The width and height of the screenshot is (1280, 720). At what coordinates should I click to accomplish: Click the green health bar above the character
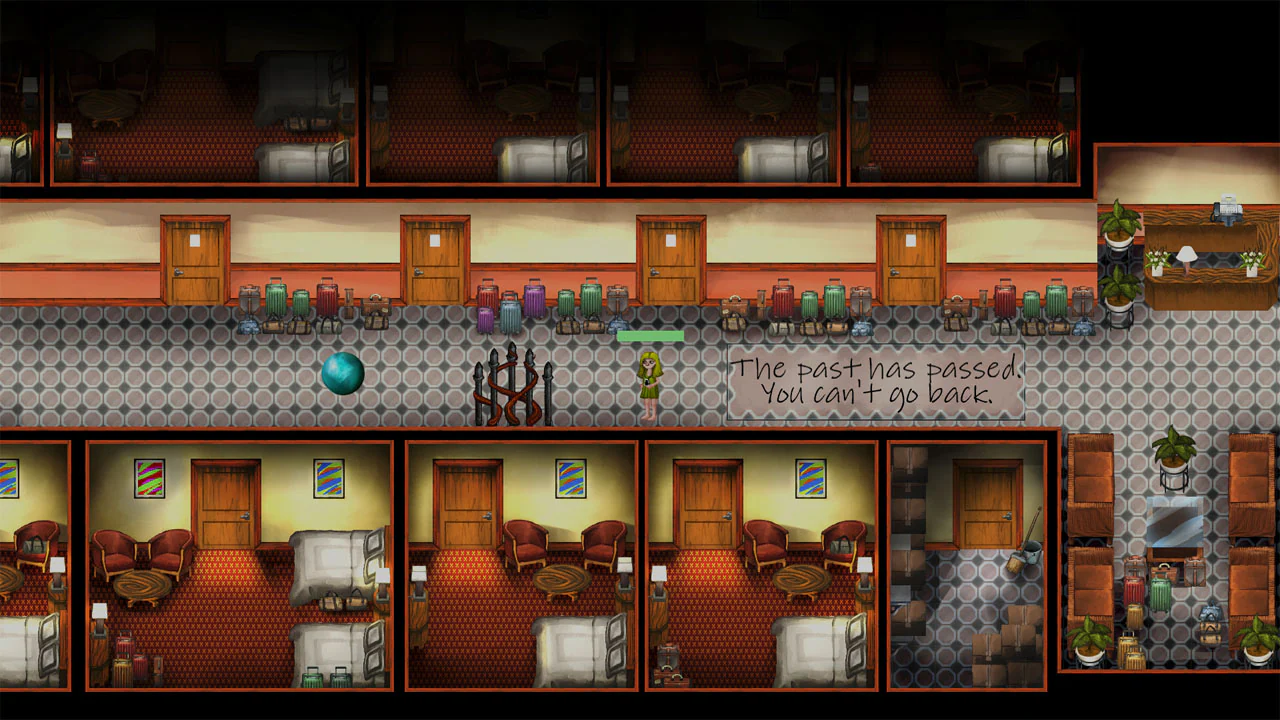pyautogui.click(x=651, y=334)
